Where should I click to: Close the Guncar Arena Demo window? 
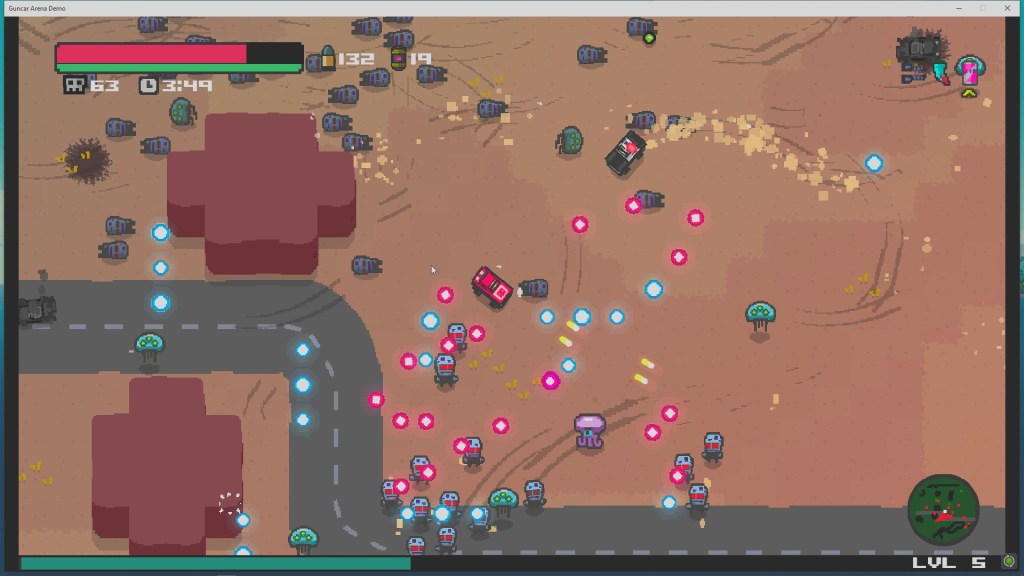click(1007, 8)
